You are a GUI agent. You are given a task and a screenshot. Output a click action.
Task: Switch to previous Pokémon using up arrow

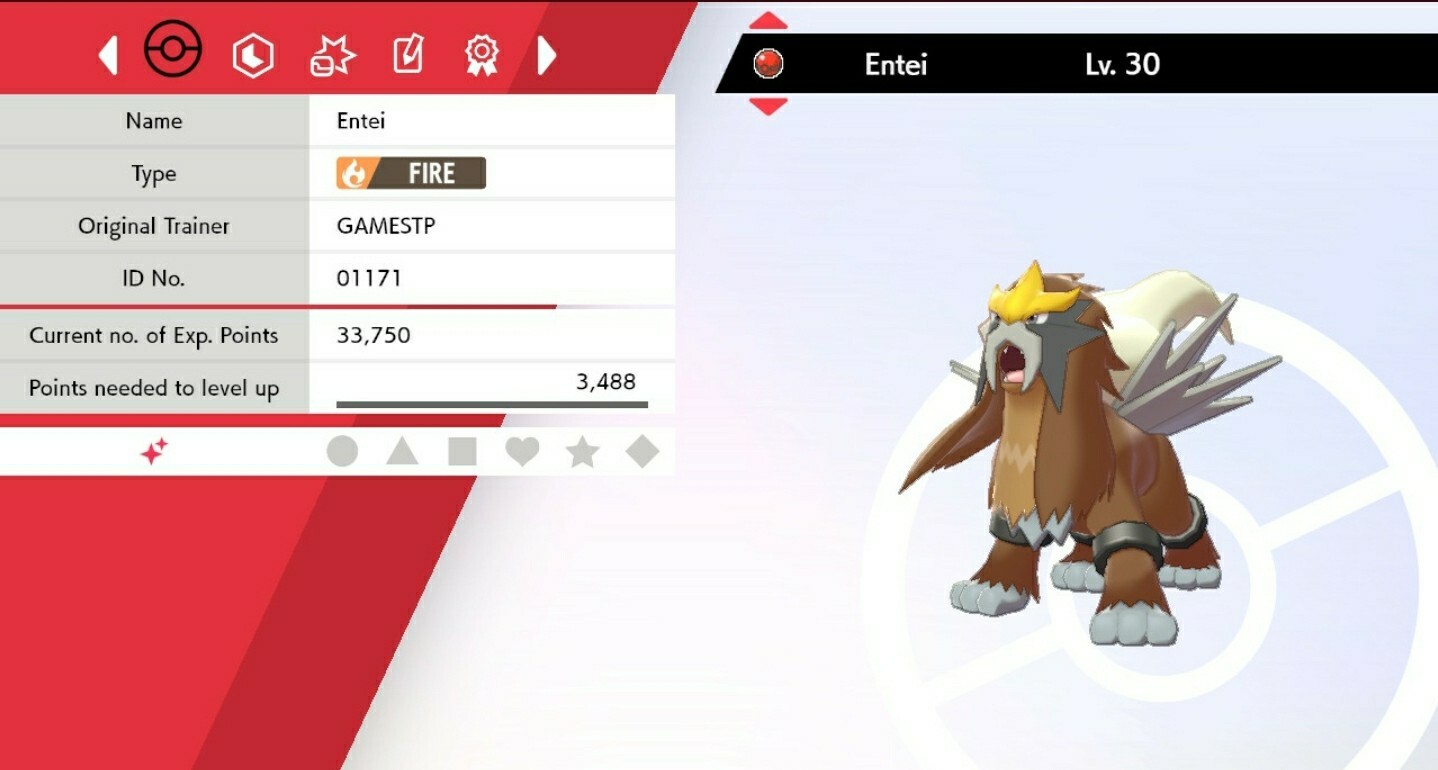(x=767, y=17)
